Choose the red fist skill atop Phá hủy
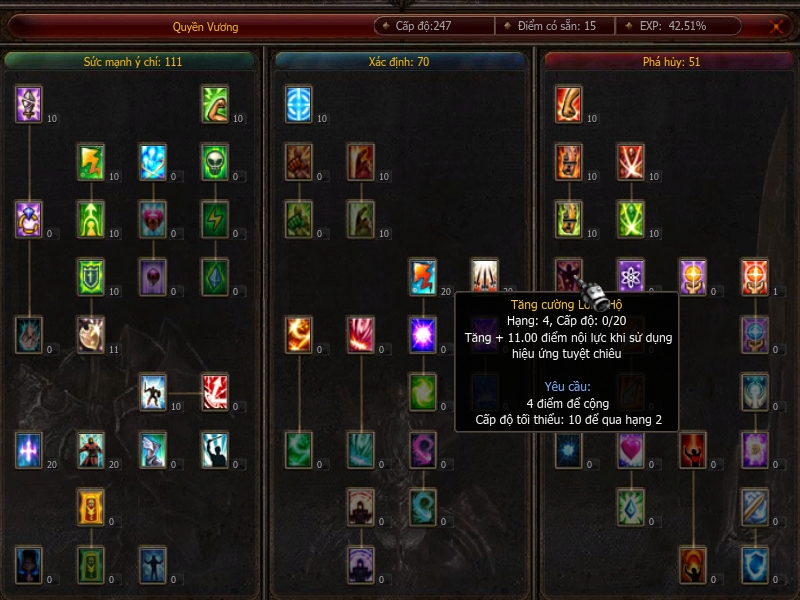 (x=569, y=104)
